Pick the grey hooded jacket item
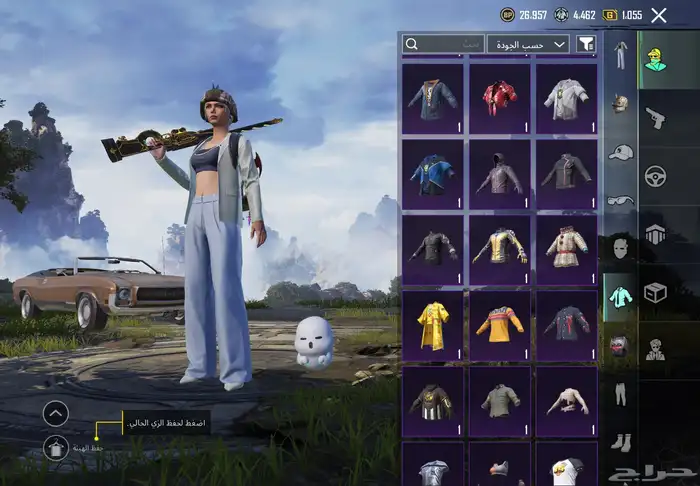Screen dimensions: 700x486 499,173
